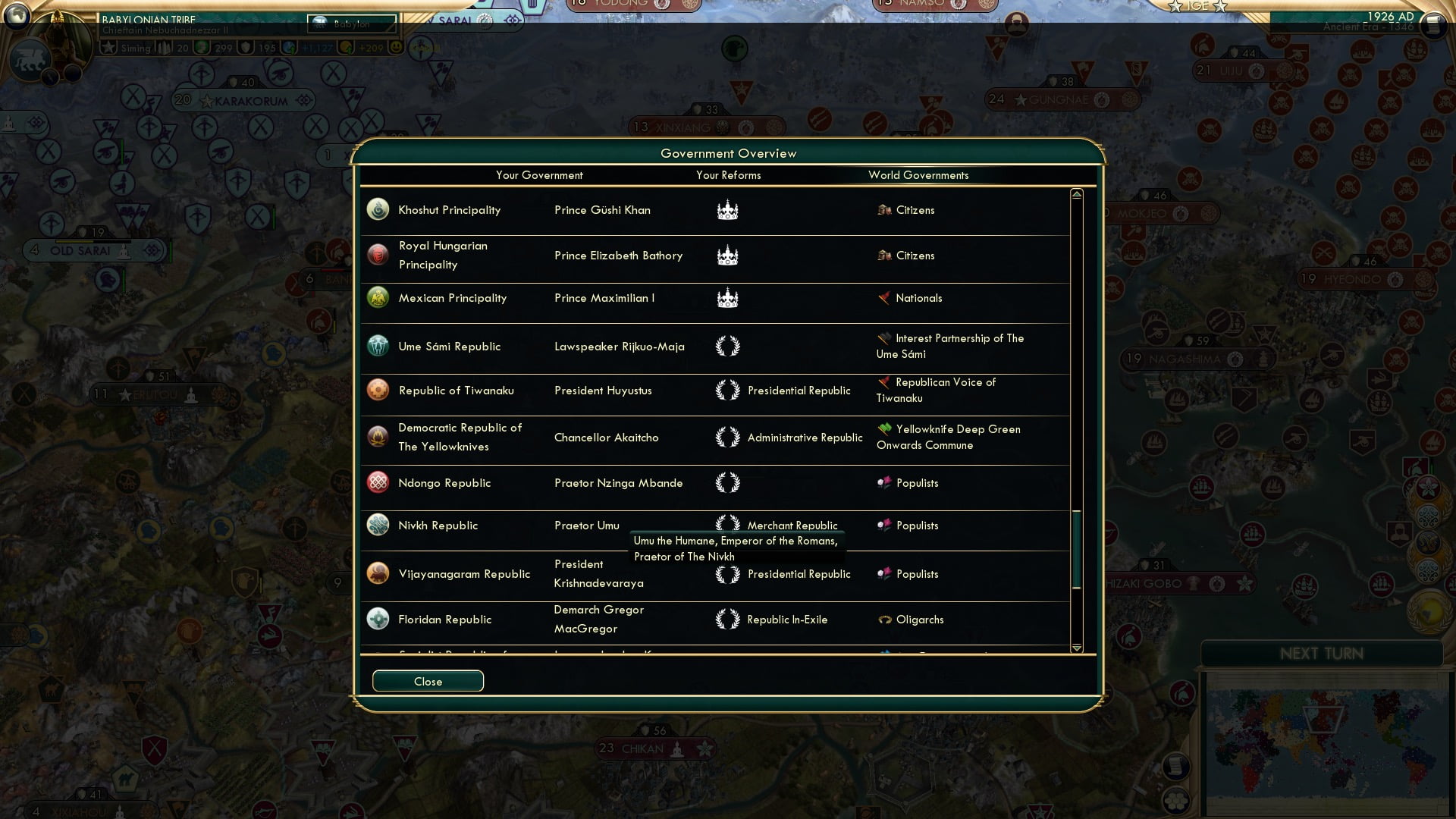Viewport: 1456px width, 819px height.
Task: Click the Next Turn button
Action: click(x=1323, y=654)
